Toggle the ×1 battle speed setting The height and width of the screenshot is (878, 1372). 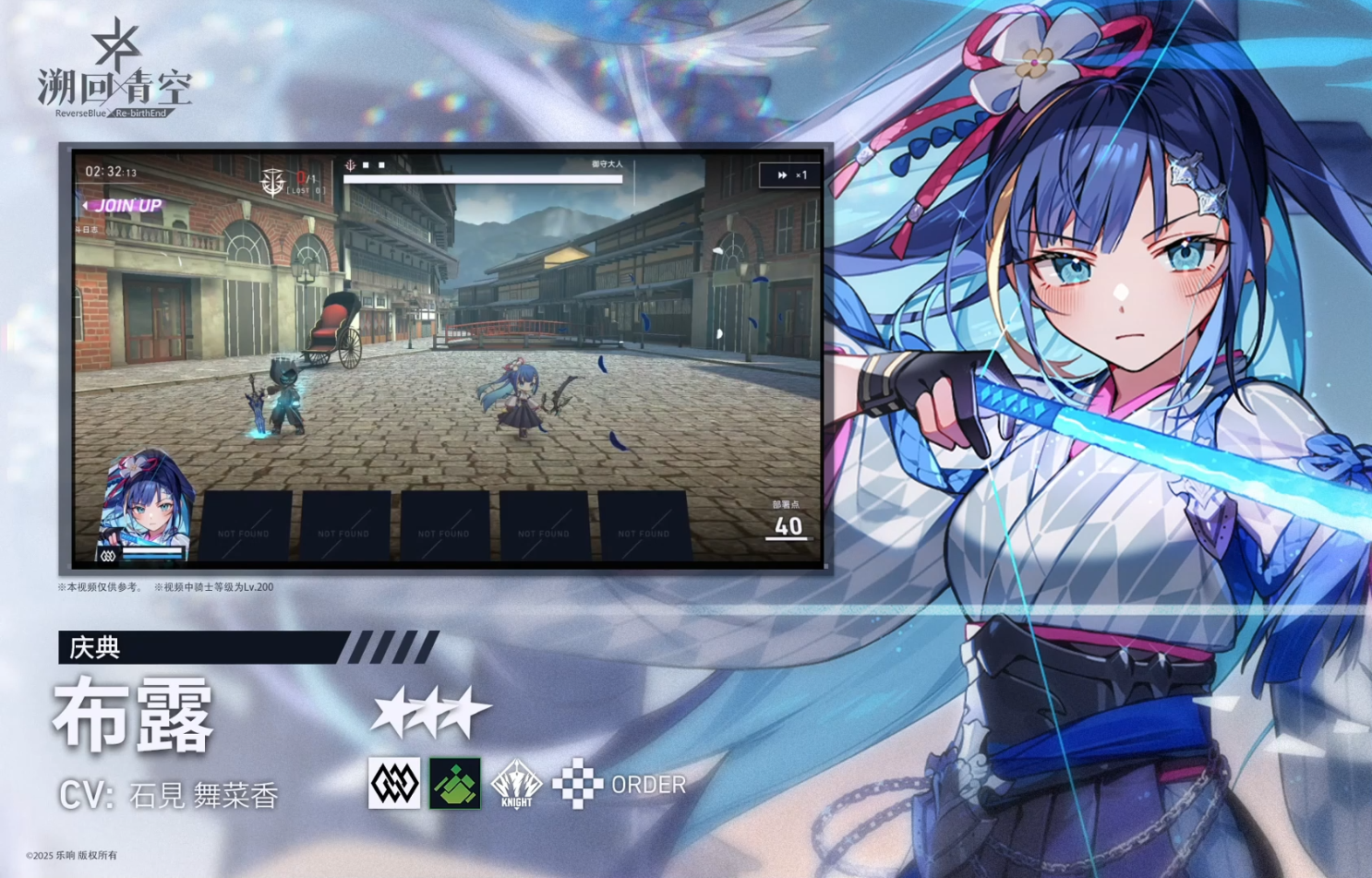point(801,174)
